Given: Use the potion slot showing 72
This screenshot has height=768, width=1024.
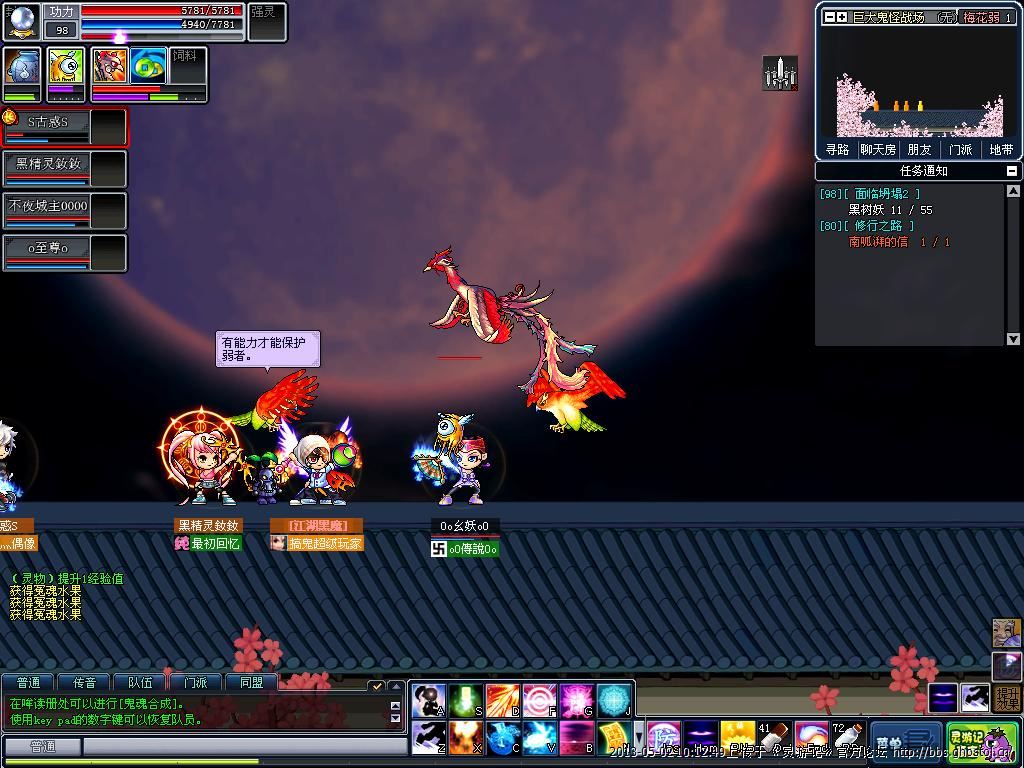Looking at the screenshot, I should coord(846,741).
